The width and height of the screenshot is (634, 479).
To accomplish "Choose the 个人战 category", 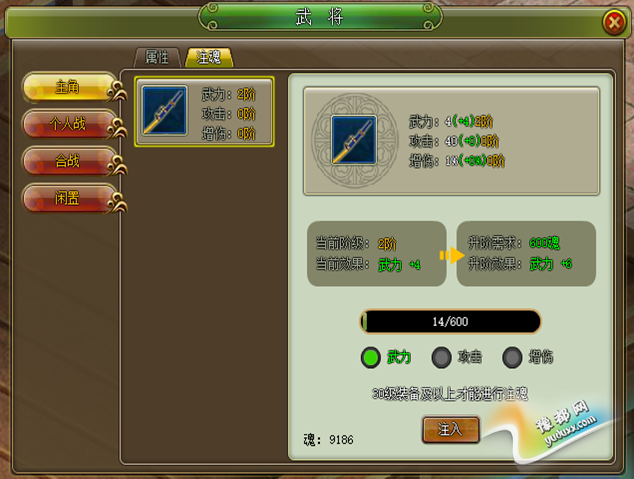I will (69, 125).
